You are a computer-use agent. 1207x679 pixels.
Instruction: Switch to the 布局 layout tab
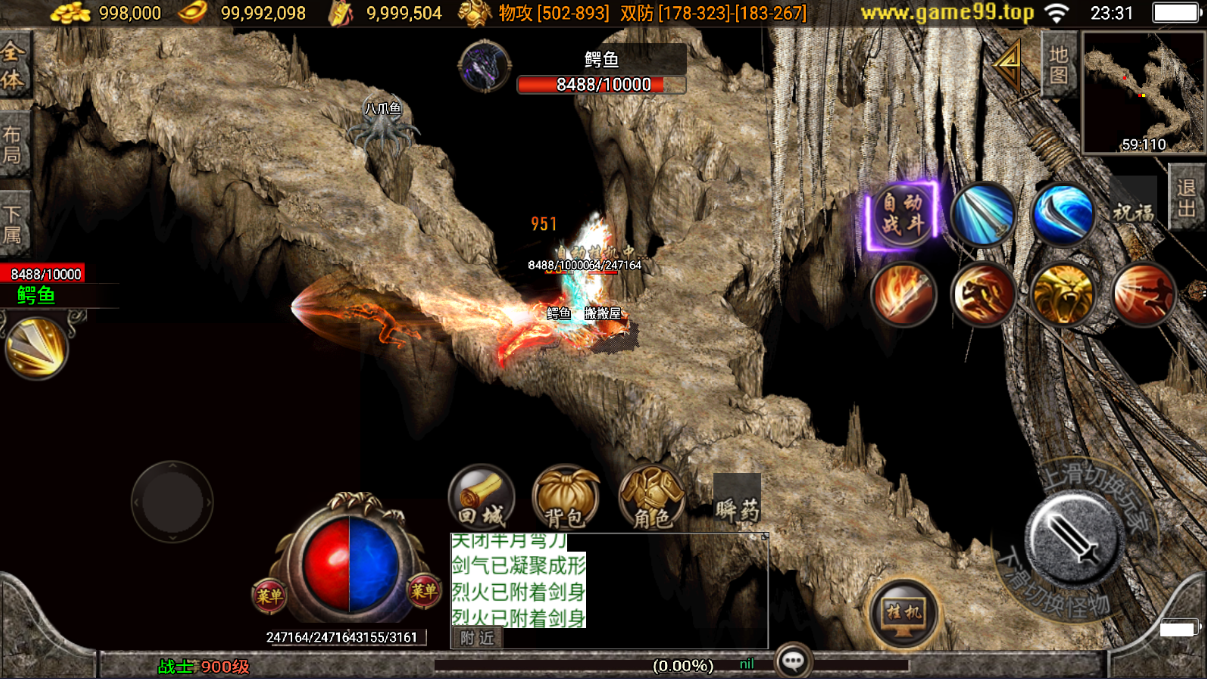(13, 145)
